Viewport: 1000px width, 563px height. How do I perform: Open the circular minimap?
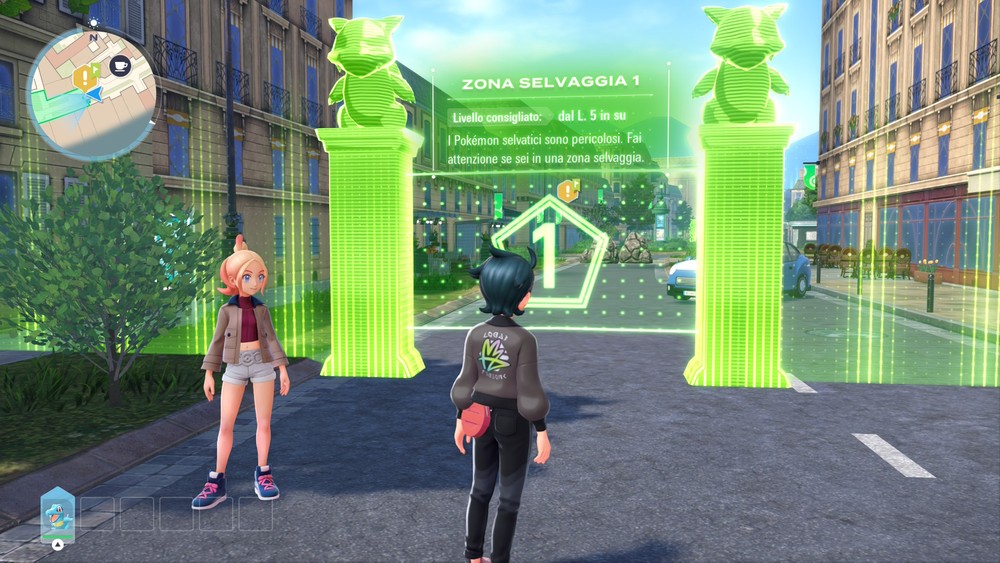pyautogui.click(x=92, y=93)
